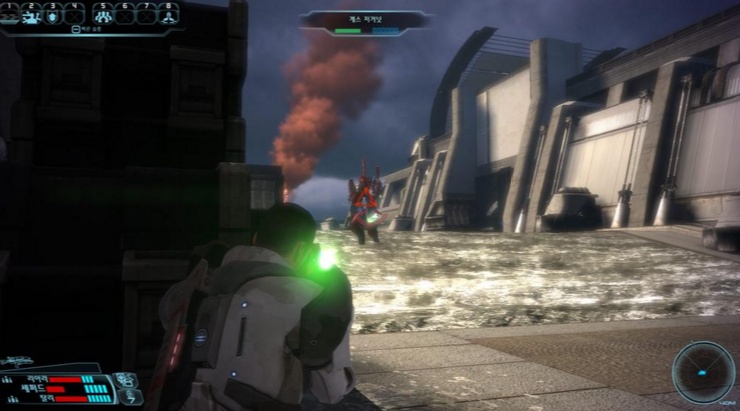This screenshot has height=411, width=740.
Task: Click the circular radar minimap
Action: tap(703, 372)
